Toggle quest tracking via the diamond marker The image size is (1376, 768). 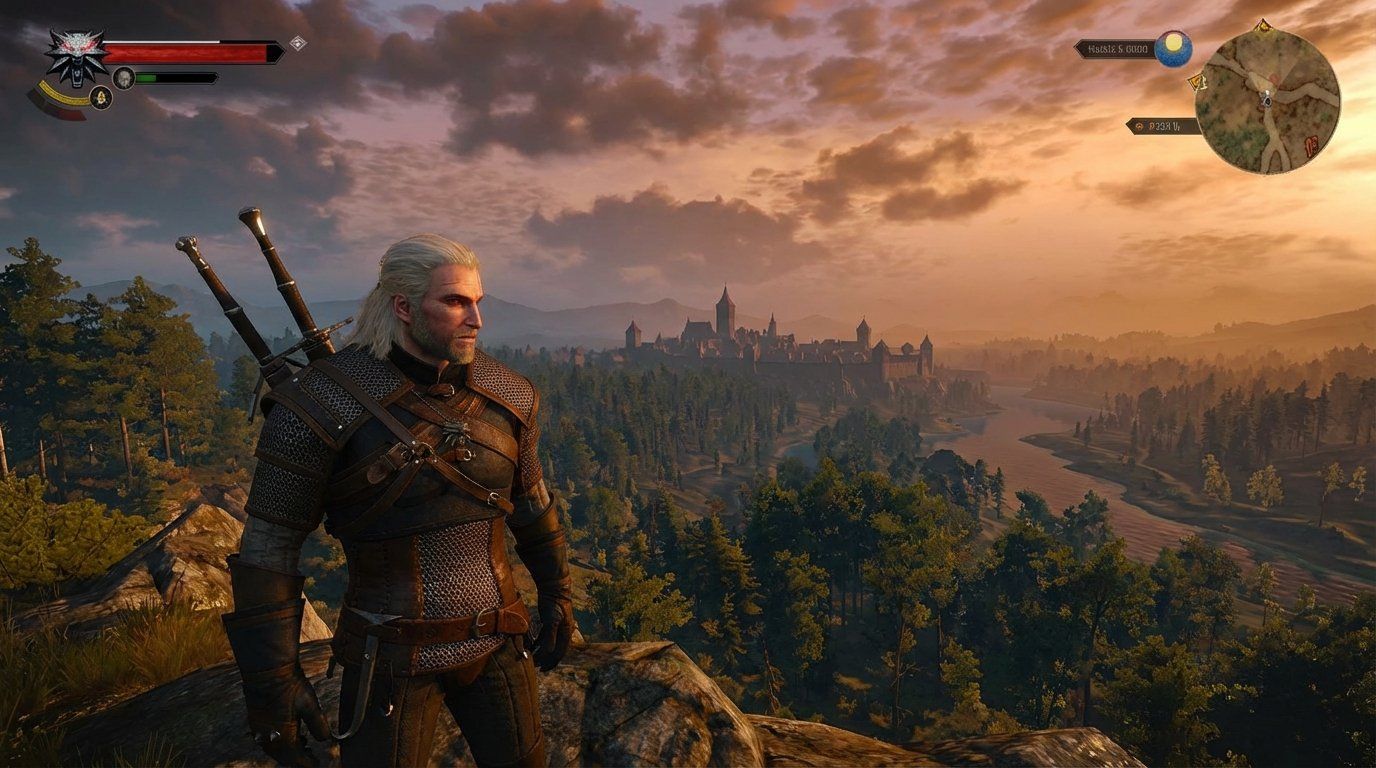tap(299, 43)
